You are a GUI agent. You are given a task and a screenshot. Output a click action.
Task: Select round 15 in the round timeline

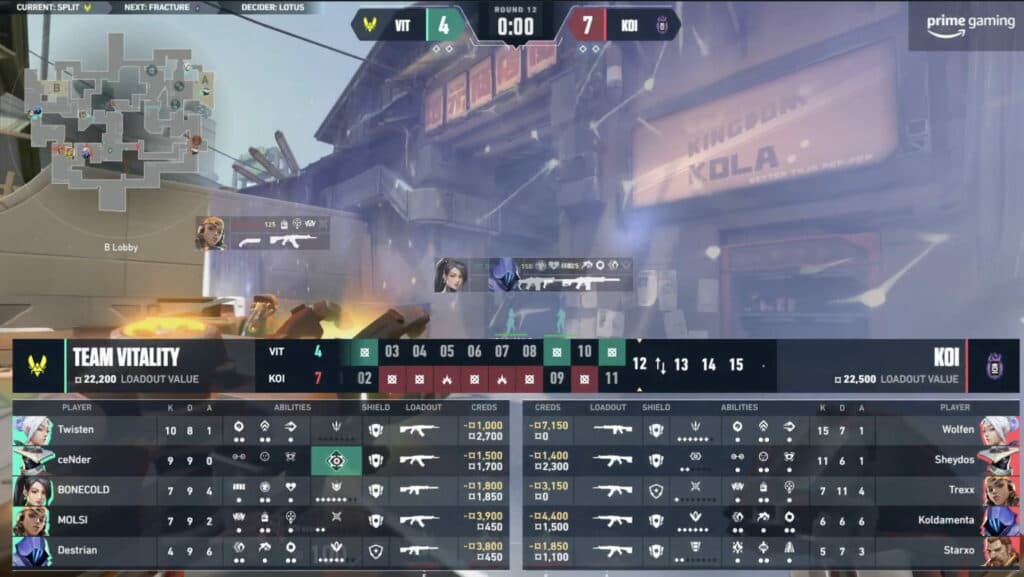click(x=736, y=365)
